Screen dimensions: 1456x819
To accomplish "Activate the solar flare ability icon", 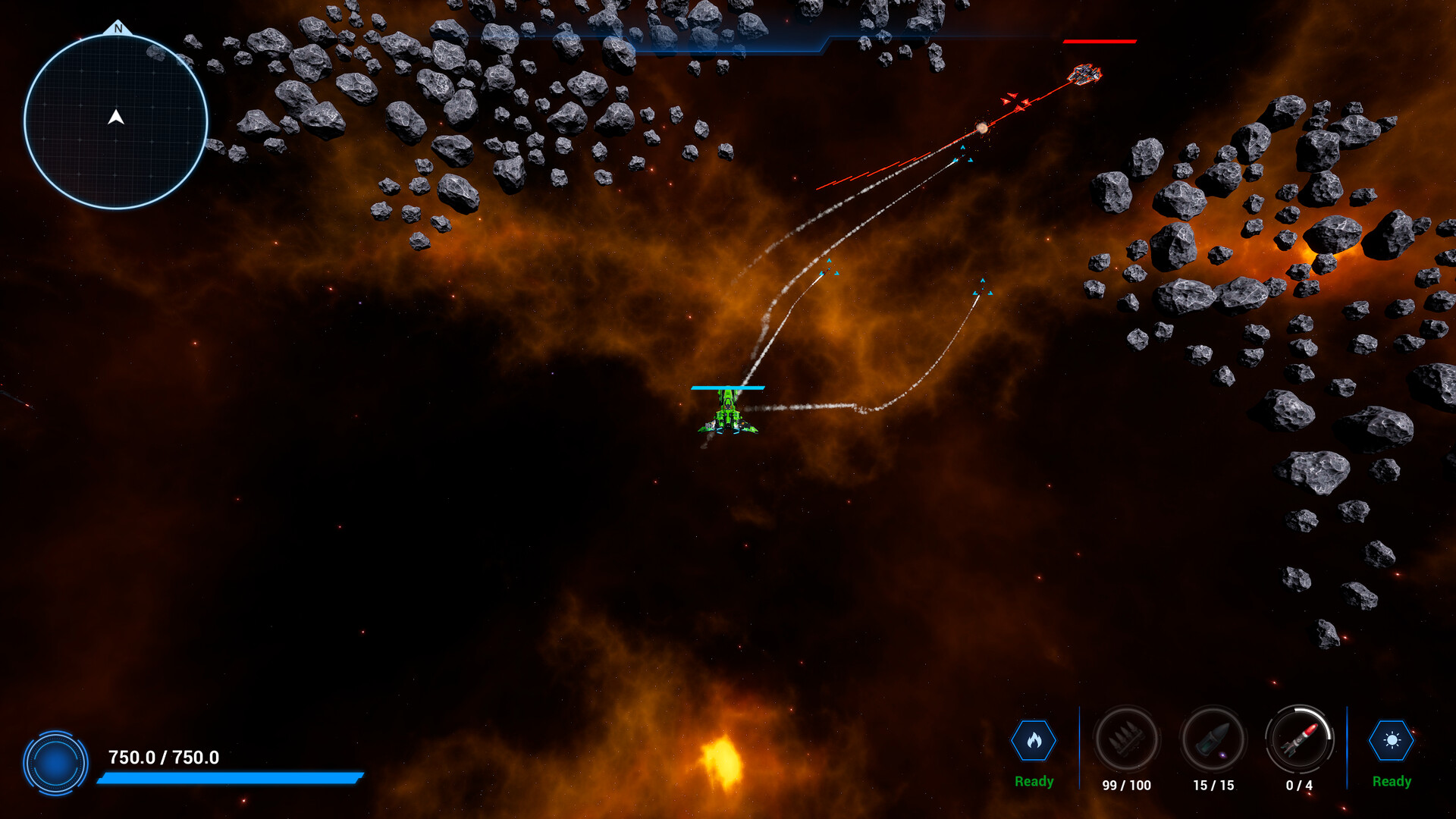I will coord(1392,742).
